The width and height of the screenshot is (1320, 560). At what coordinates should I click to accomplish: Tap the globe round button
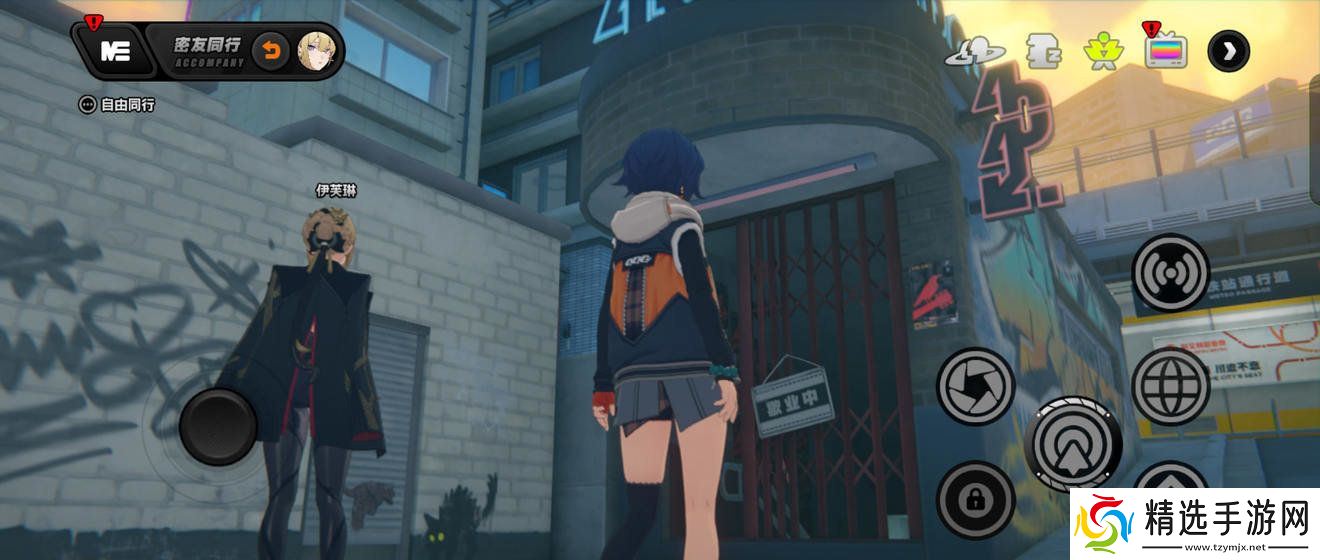pyautogui.click(x=1172, y=386)
